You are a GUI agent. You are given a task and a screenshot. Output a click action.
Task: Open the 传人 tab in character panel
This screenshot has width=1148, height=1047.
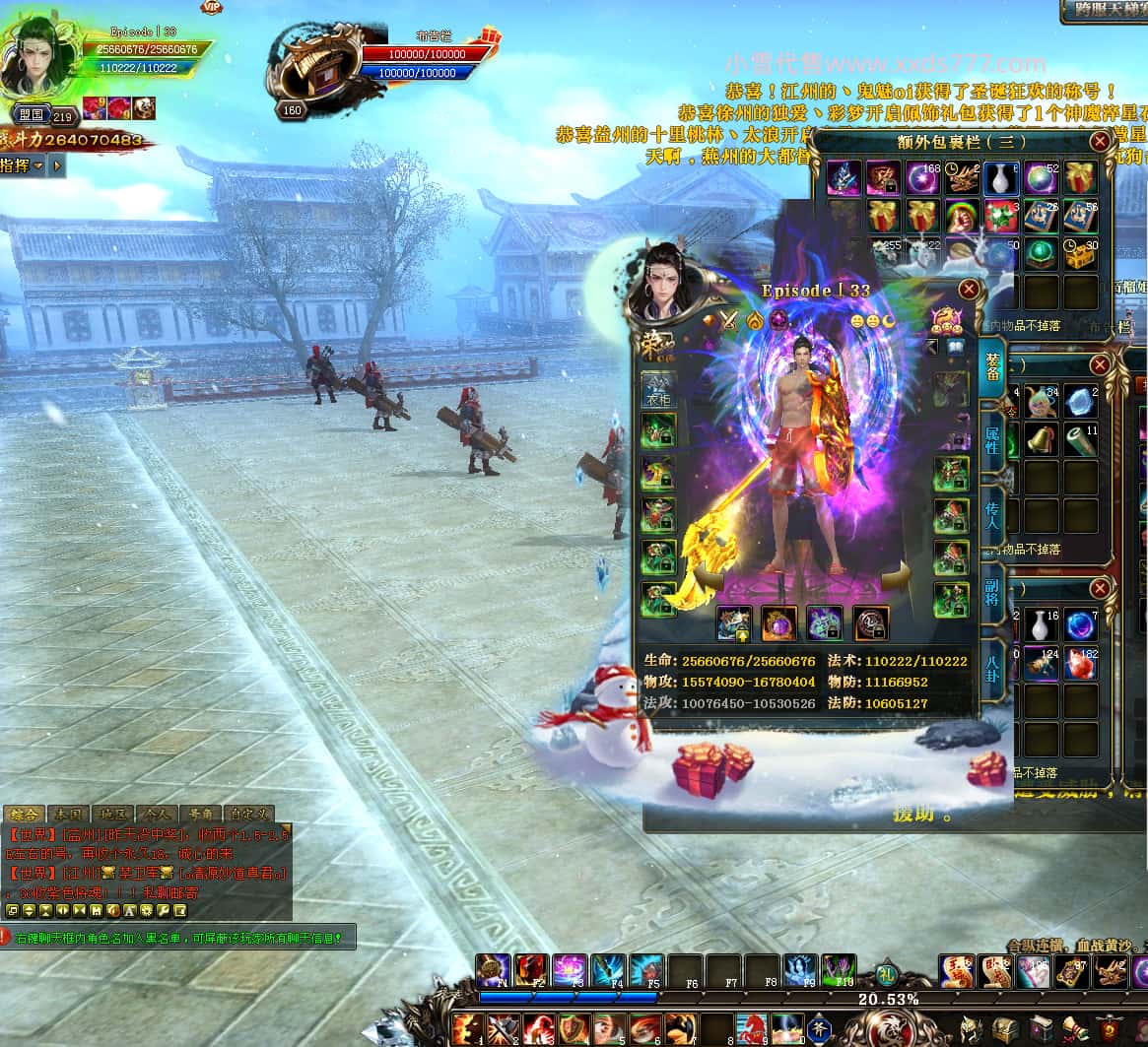[x=991, y=515]
